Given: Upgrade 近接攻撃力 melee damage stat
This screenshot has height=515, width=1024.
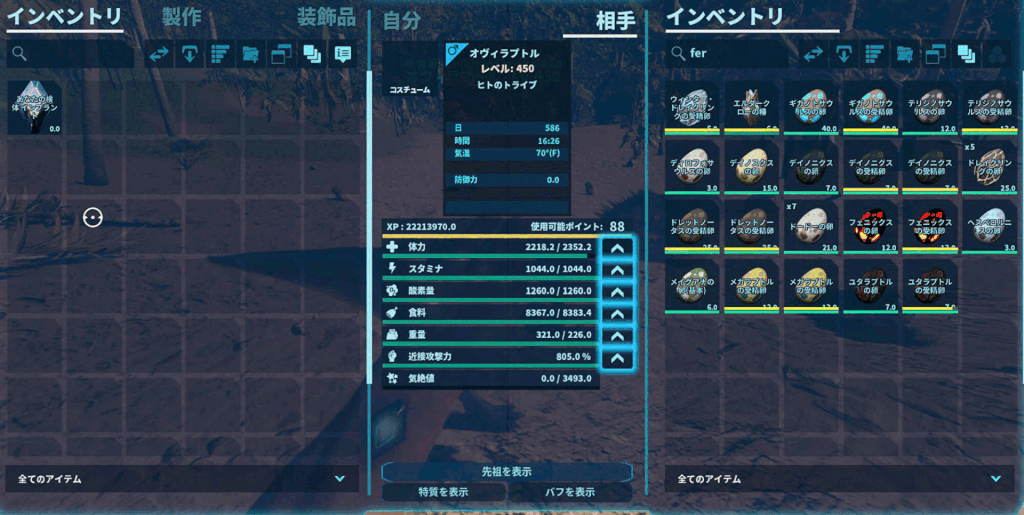Looking at the screenshot, I should tap(618, 358).
